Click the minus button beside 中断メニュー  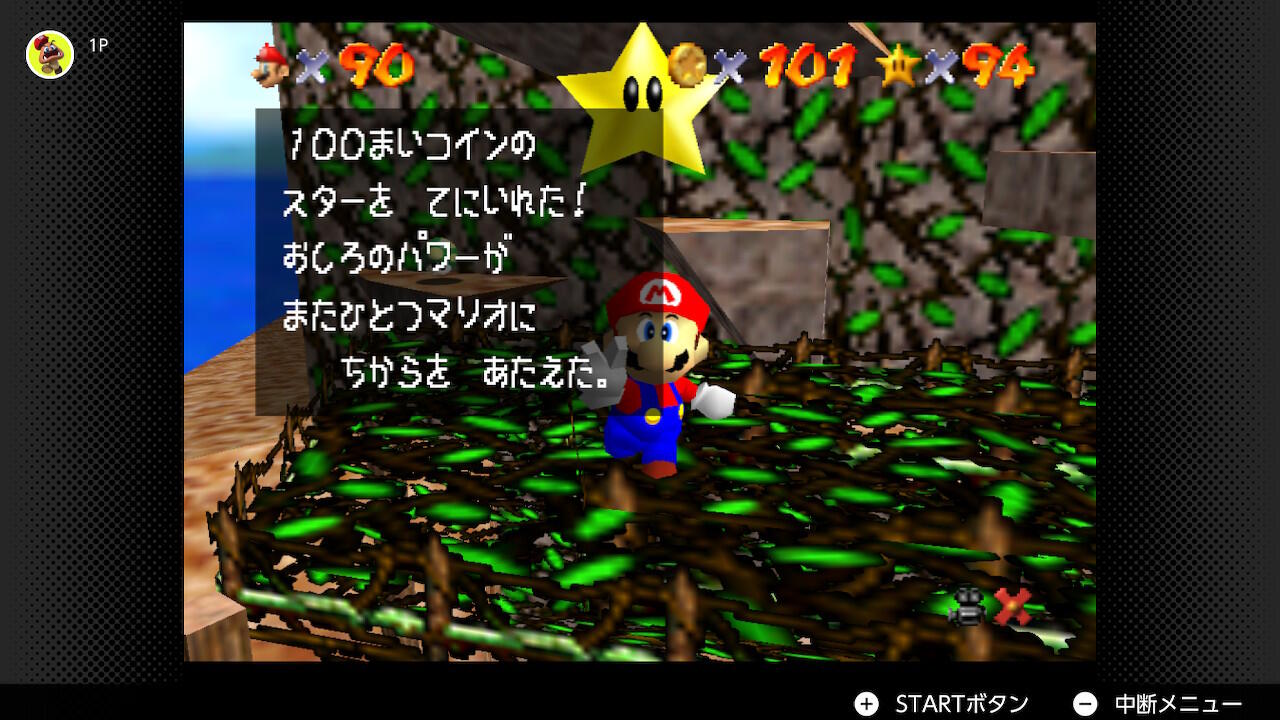1086,703
